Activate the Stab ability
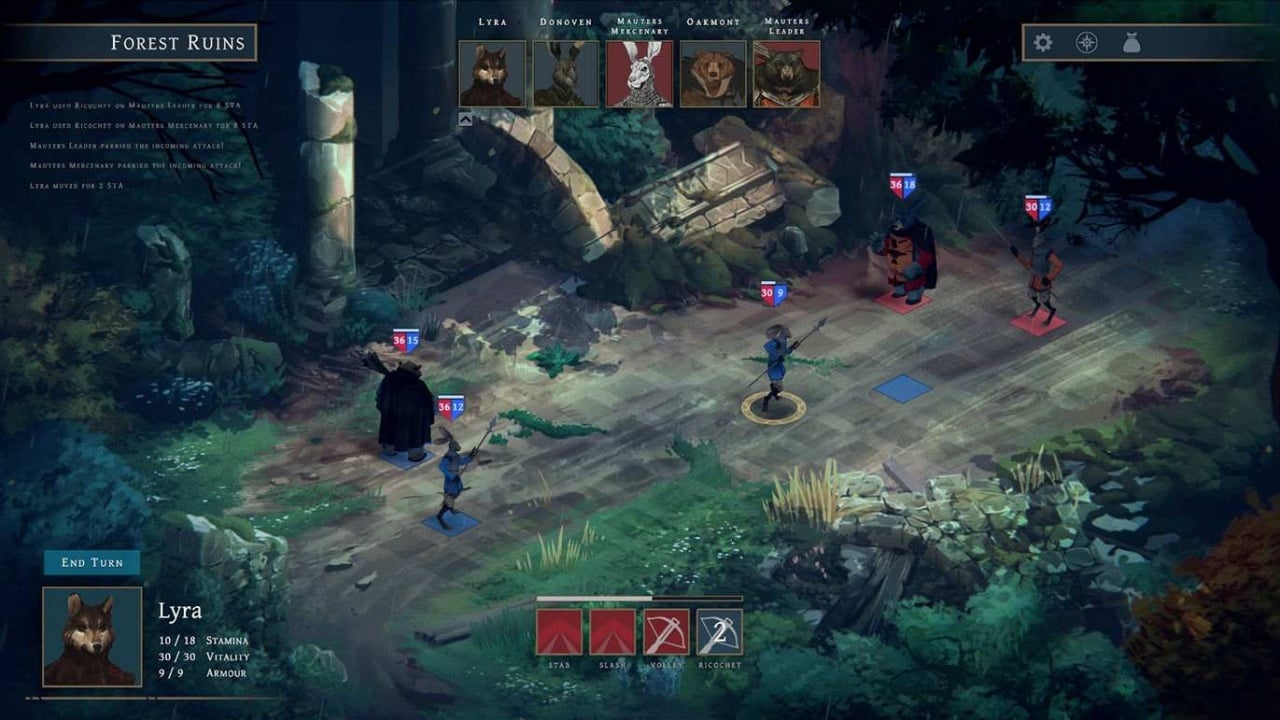 tap(559, 632)
